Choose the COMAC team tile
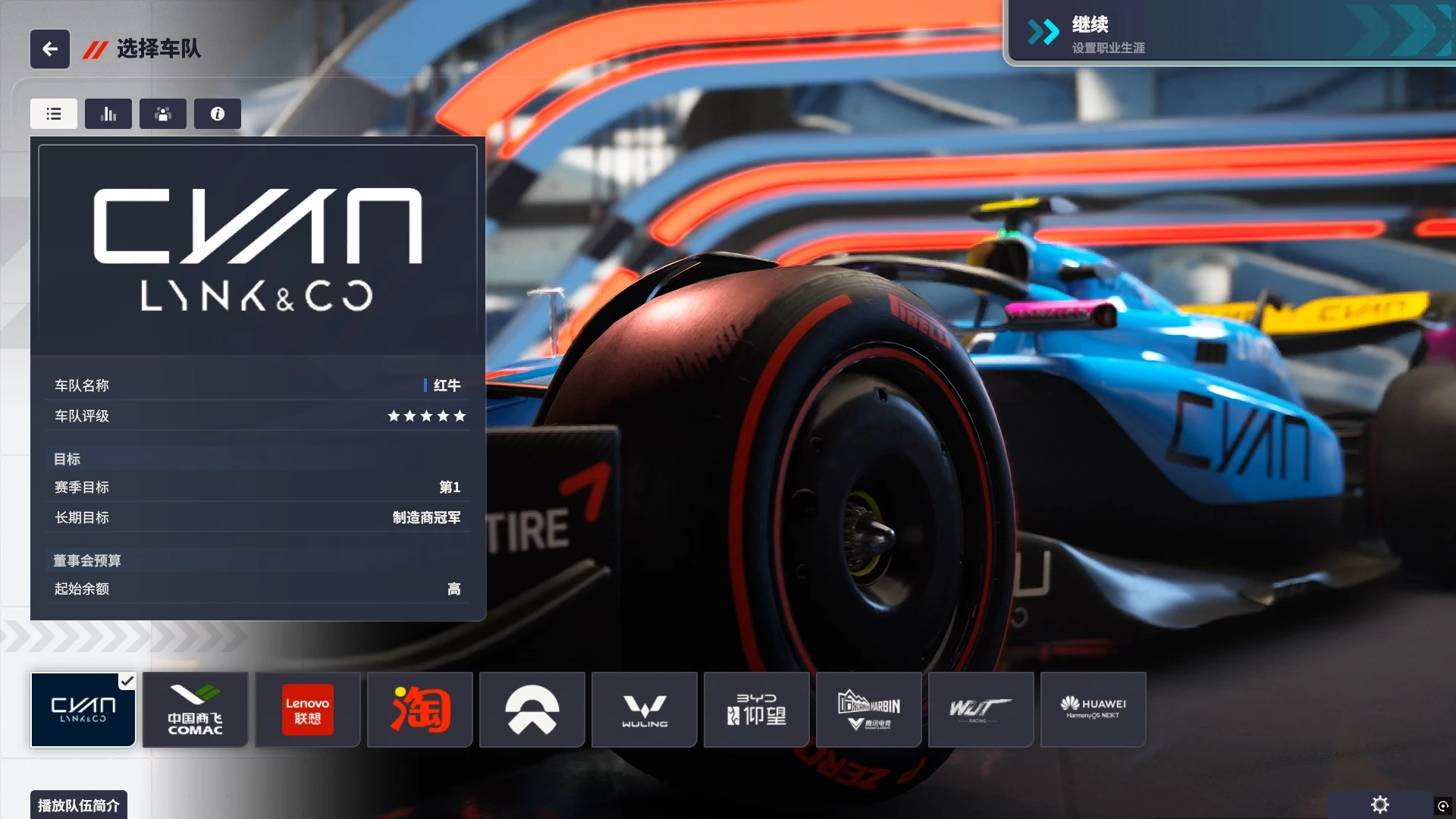 196,710
